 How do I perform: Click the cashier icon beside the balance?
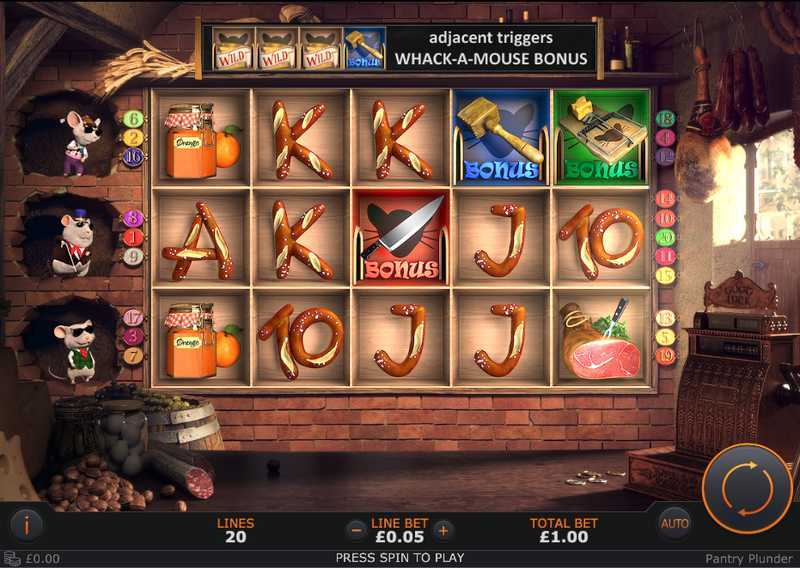pyautogui.click(x=13, y=559)
